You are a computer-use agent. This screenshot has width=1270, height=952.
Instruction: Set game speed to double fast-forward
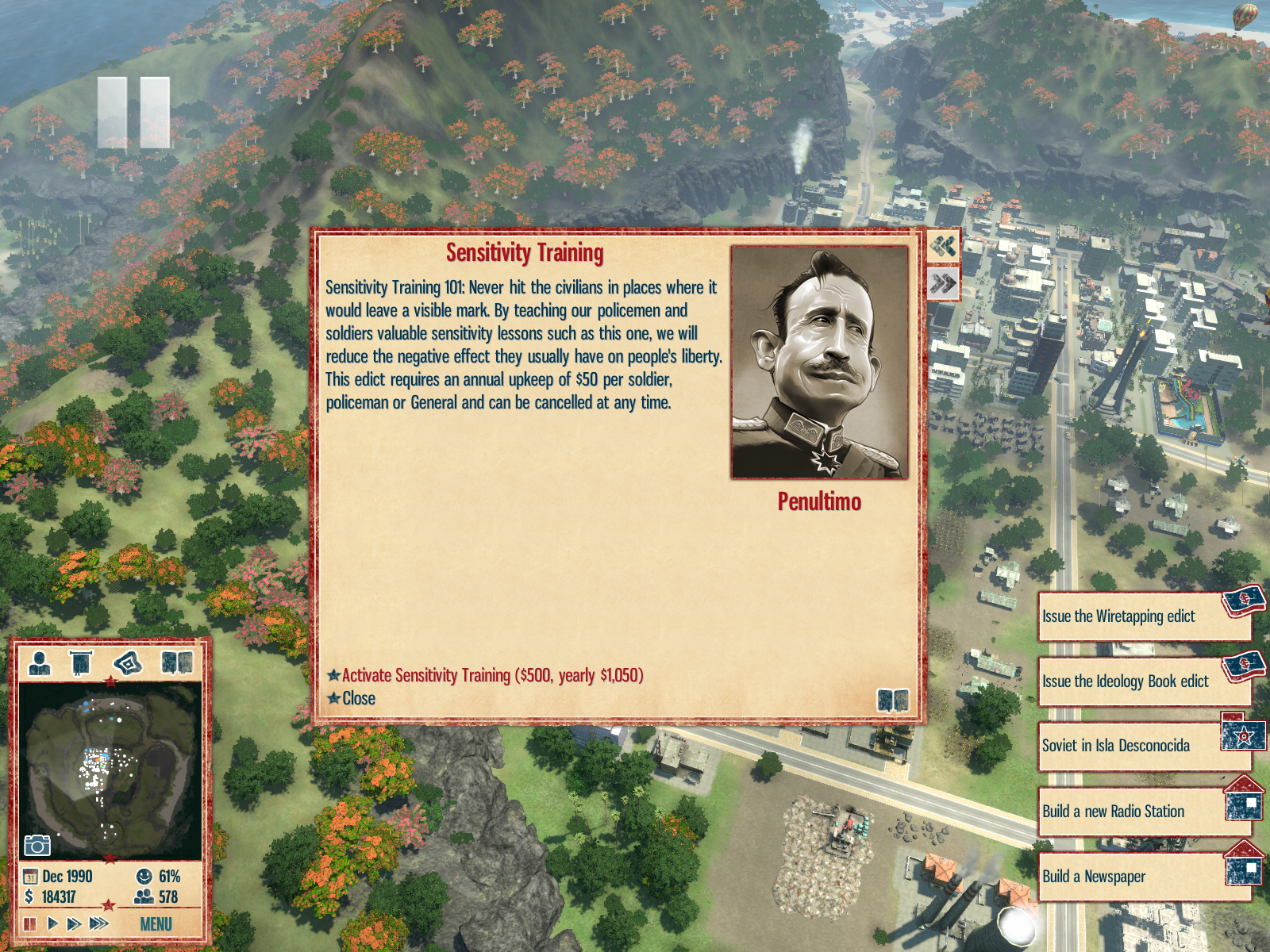click(74, 923)
